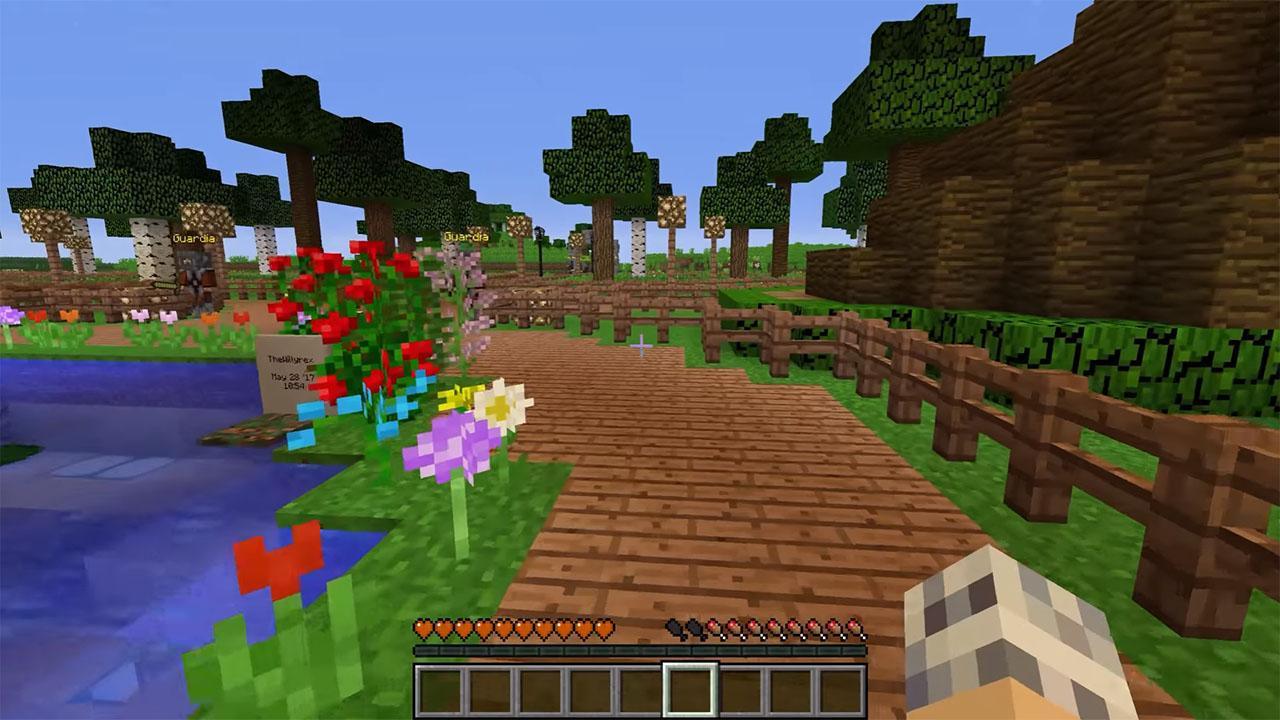Click the Guardia nametag on the left
This screenshot has width=1280, height=720.
tap(193, 237)
